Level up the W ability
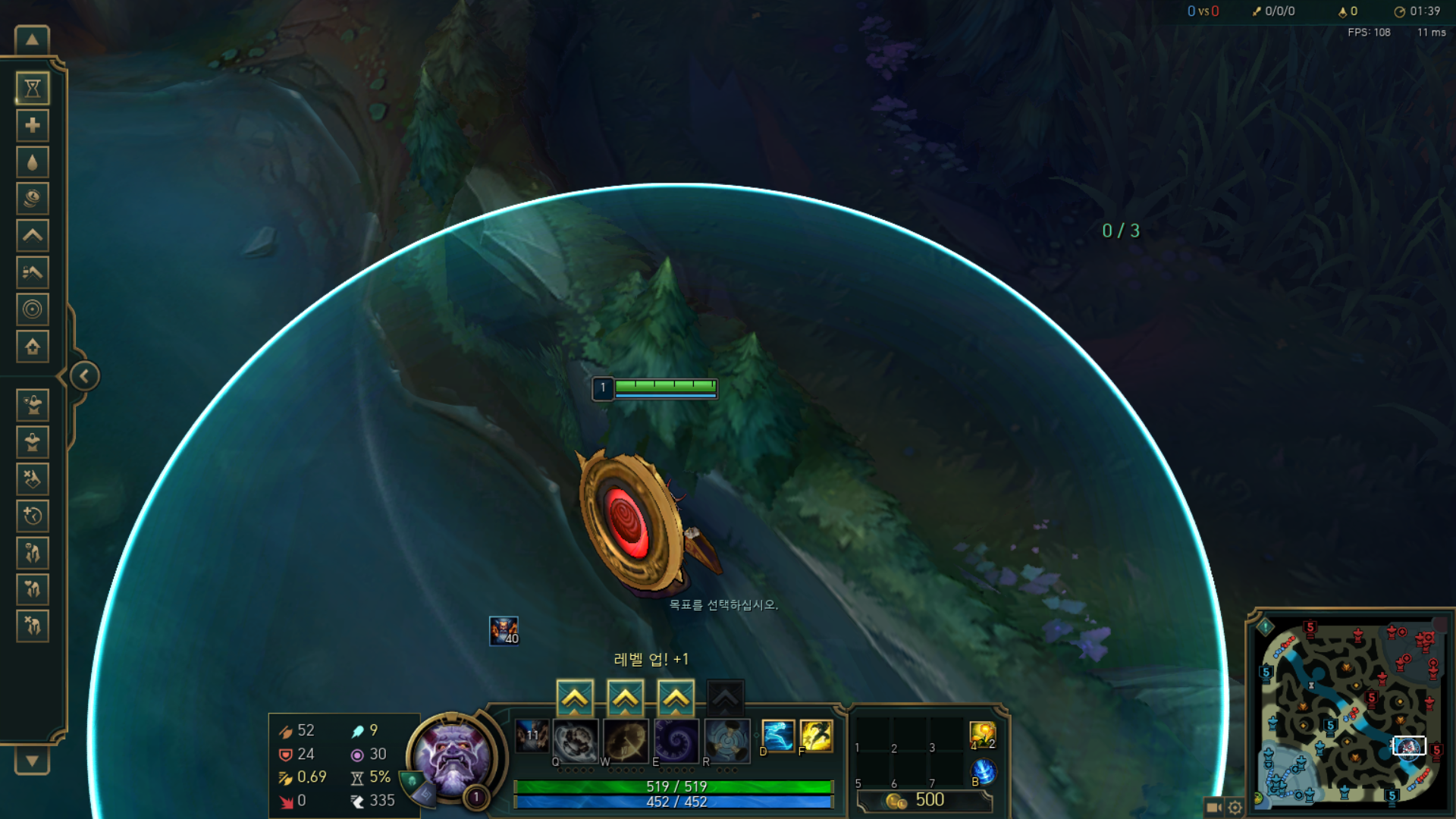Image resolution: width=1456 pixels, height=819 pixels. [x=626, y=698]
